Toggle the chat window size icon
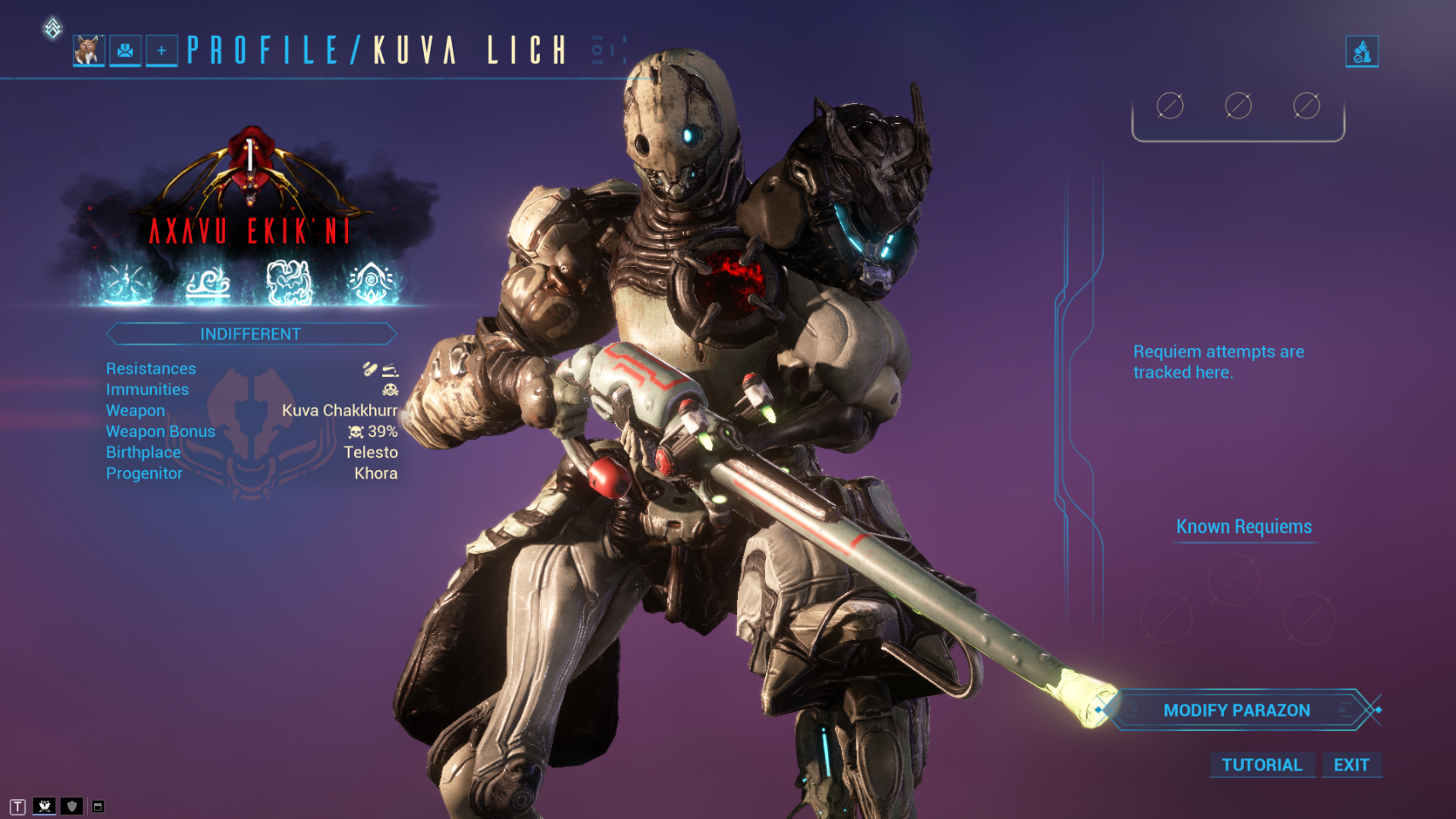Screen dimensions: 1456x819 click(x=98, y=806)
